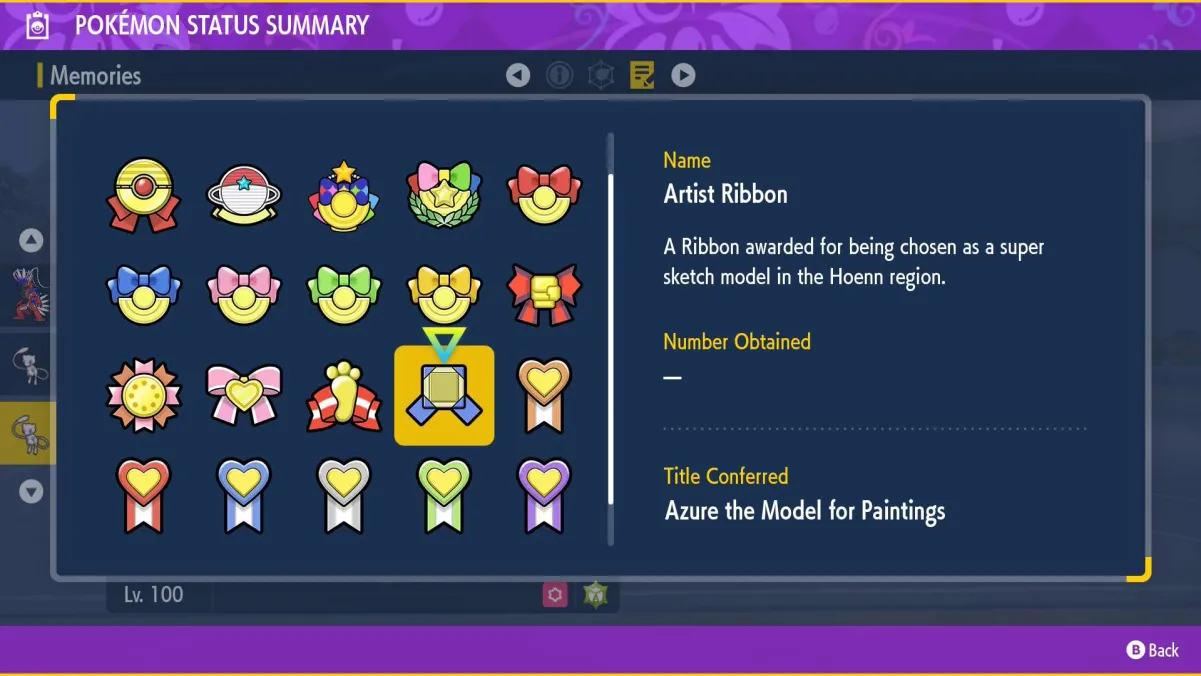The width and height of the screenshot is (1201, 676).
Task: Select the highlighted Artist Ribbon
Action: tap(444, 395)
